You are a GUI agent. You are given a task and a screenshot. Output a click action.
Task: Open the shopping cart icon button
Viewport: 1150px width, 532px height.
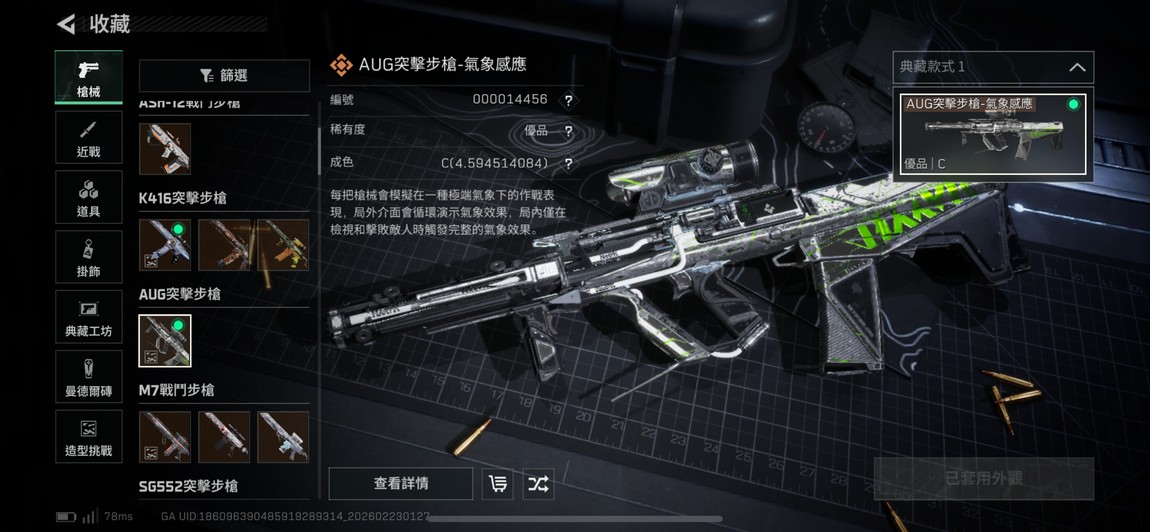click(x=498, y=484)
